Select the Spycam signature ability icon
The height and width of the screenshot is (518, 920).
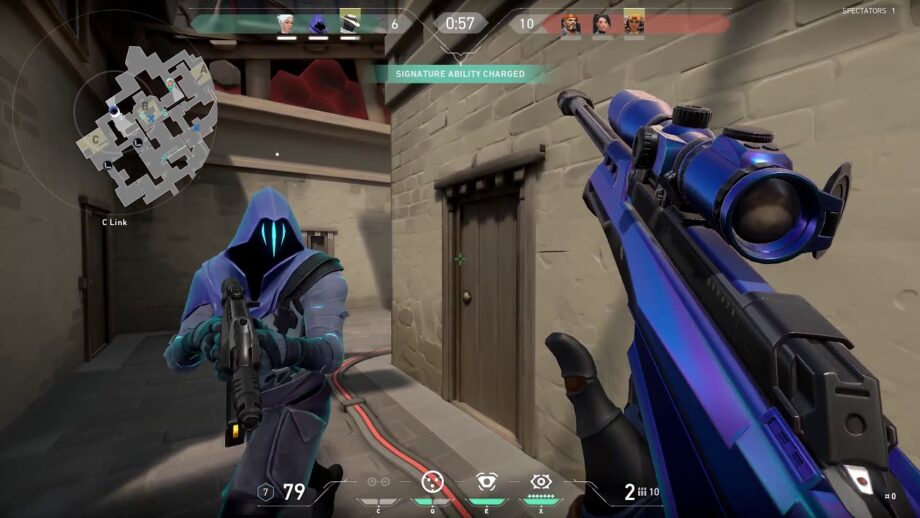click(x=486, y=483)
